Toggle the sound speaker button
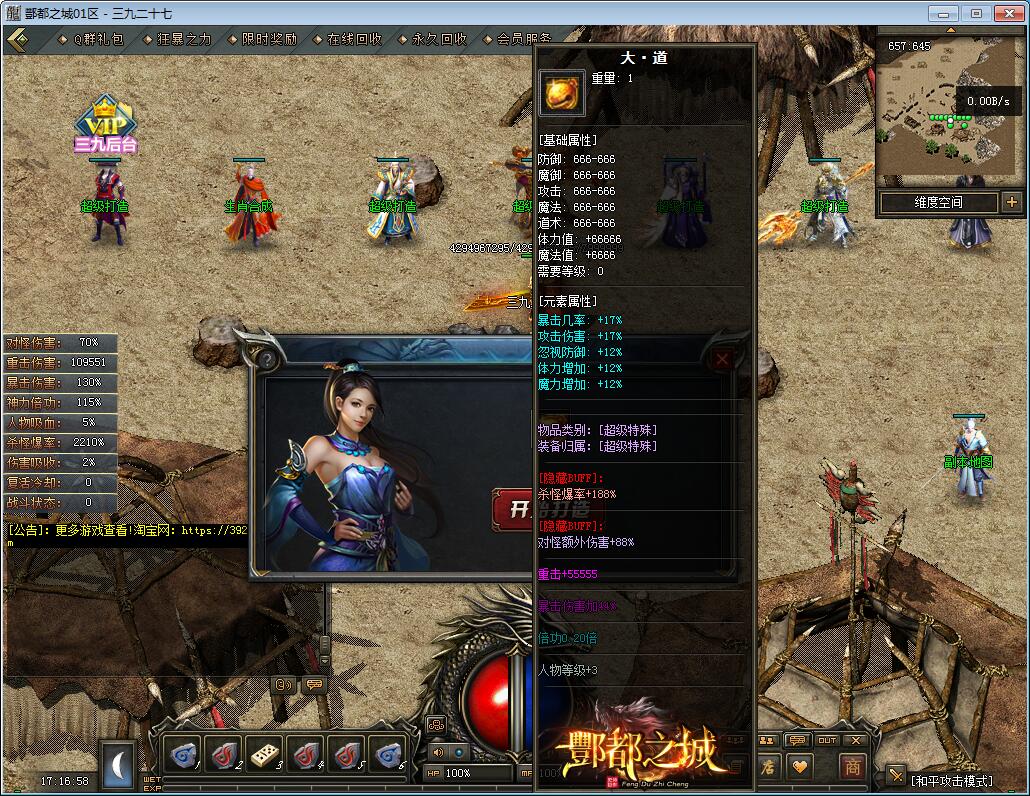1030x796 pixels. pyautogui.click(x=437, y=751)
